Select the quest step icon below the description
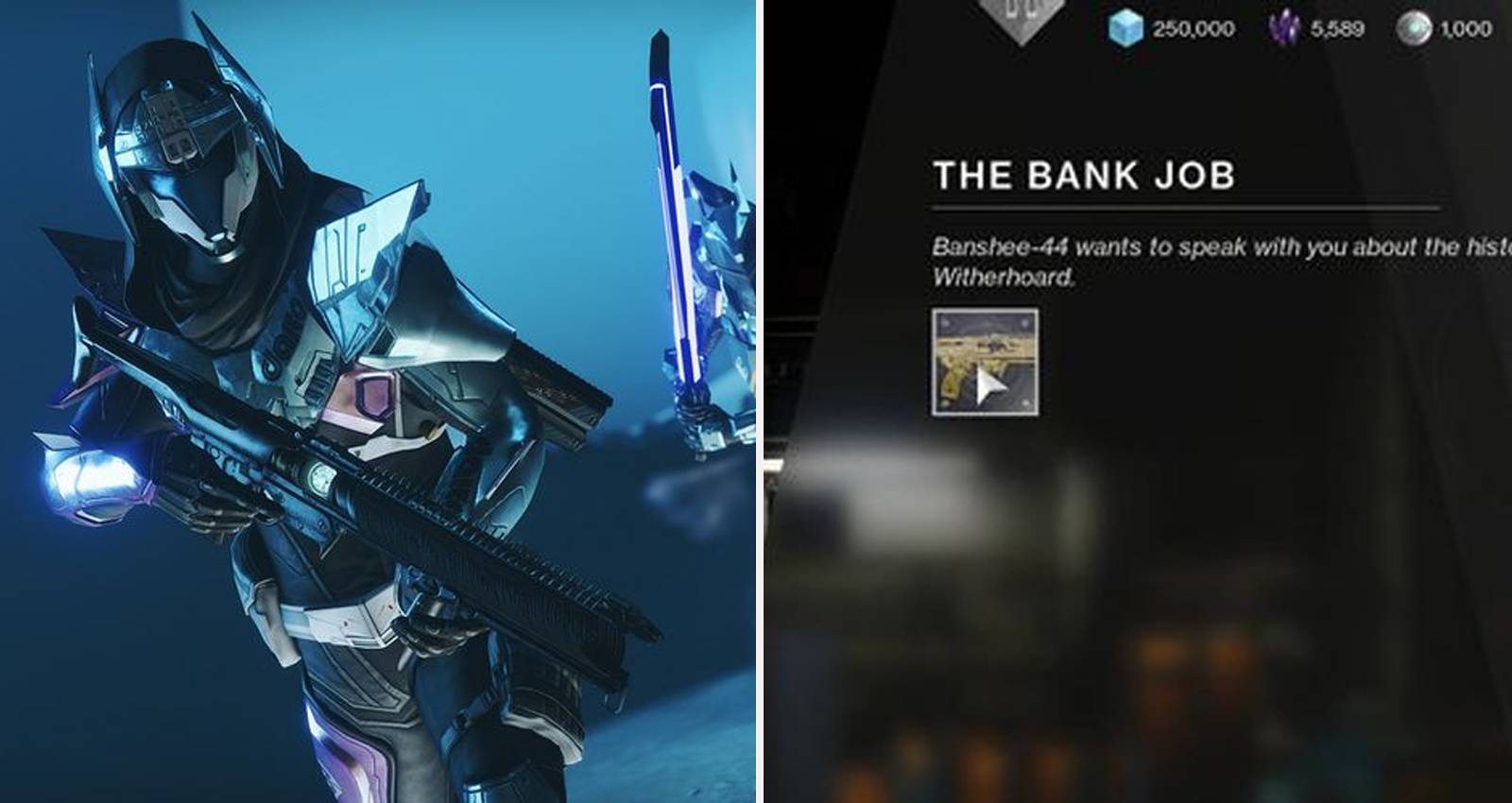The height and width of the screenshot is (803, 1512). [x=988, y=364]
